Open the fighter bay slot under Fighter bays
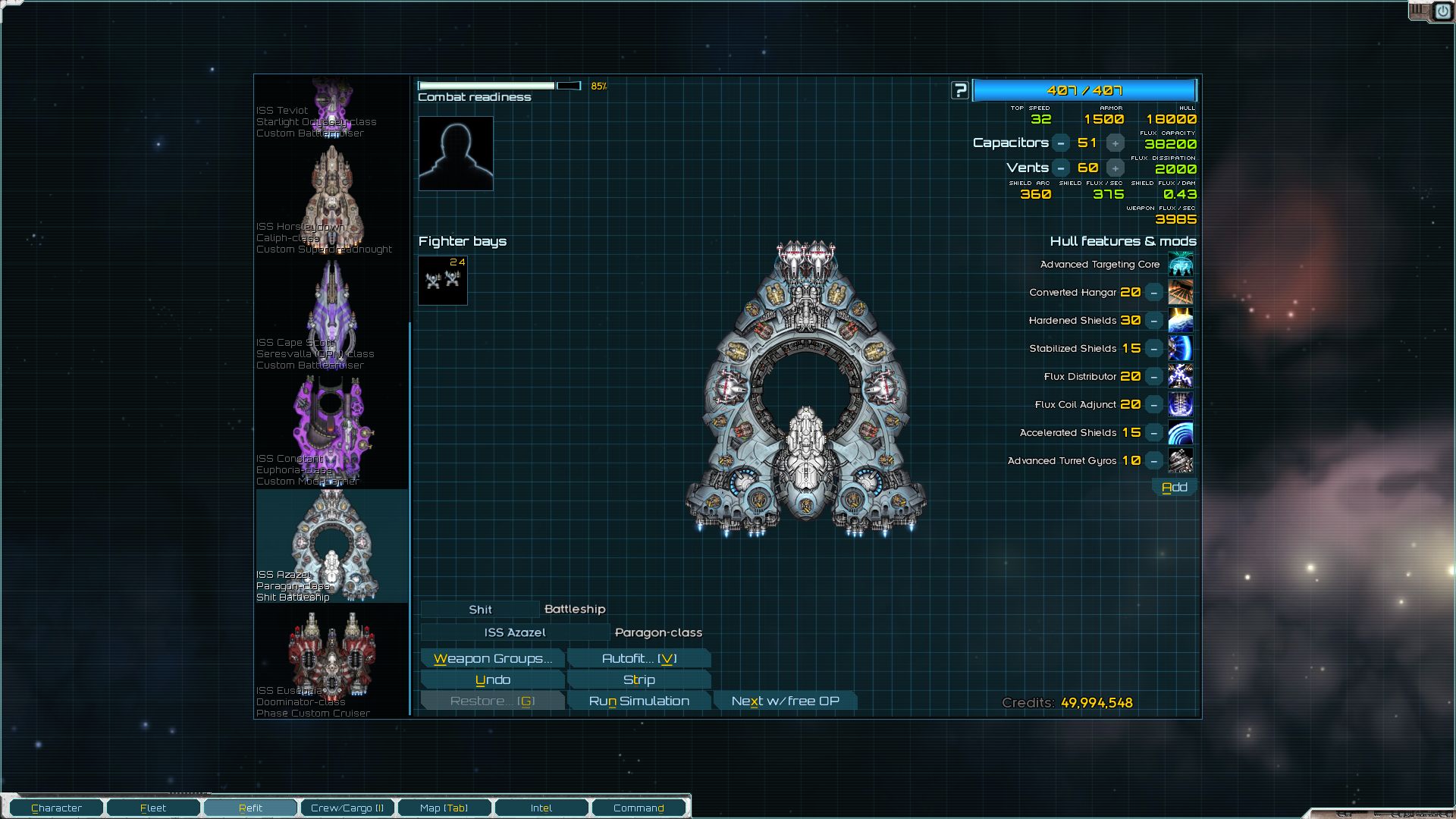The width and height of the screenshot is (1456, 819). [442, 280]
